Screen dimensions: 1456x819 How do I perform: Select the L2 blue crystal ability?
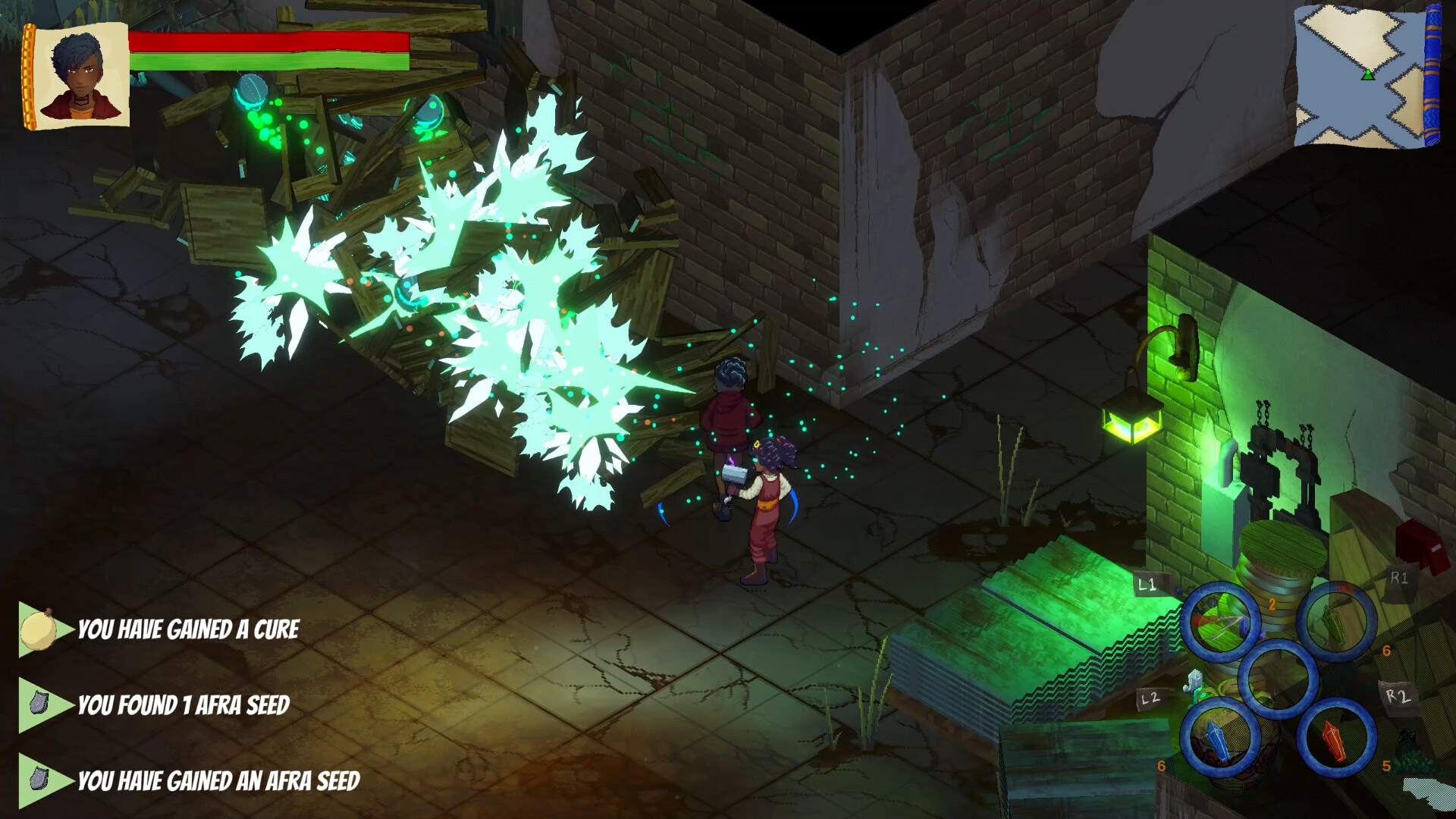pyautogui.click(x=1220, y=738)
